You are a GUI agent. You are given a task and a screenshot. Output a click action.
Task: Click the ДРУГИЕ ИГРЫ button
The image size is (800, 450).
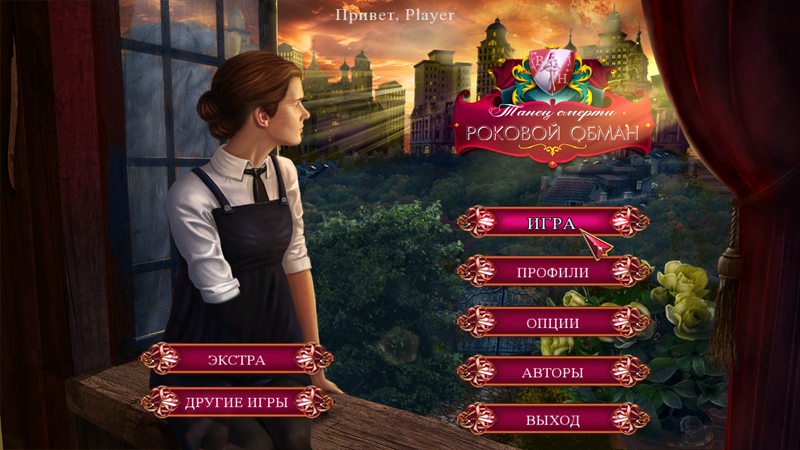pos(236,402)
